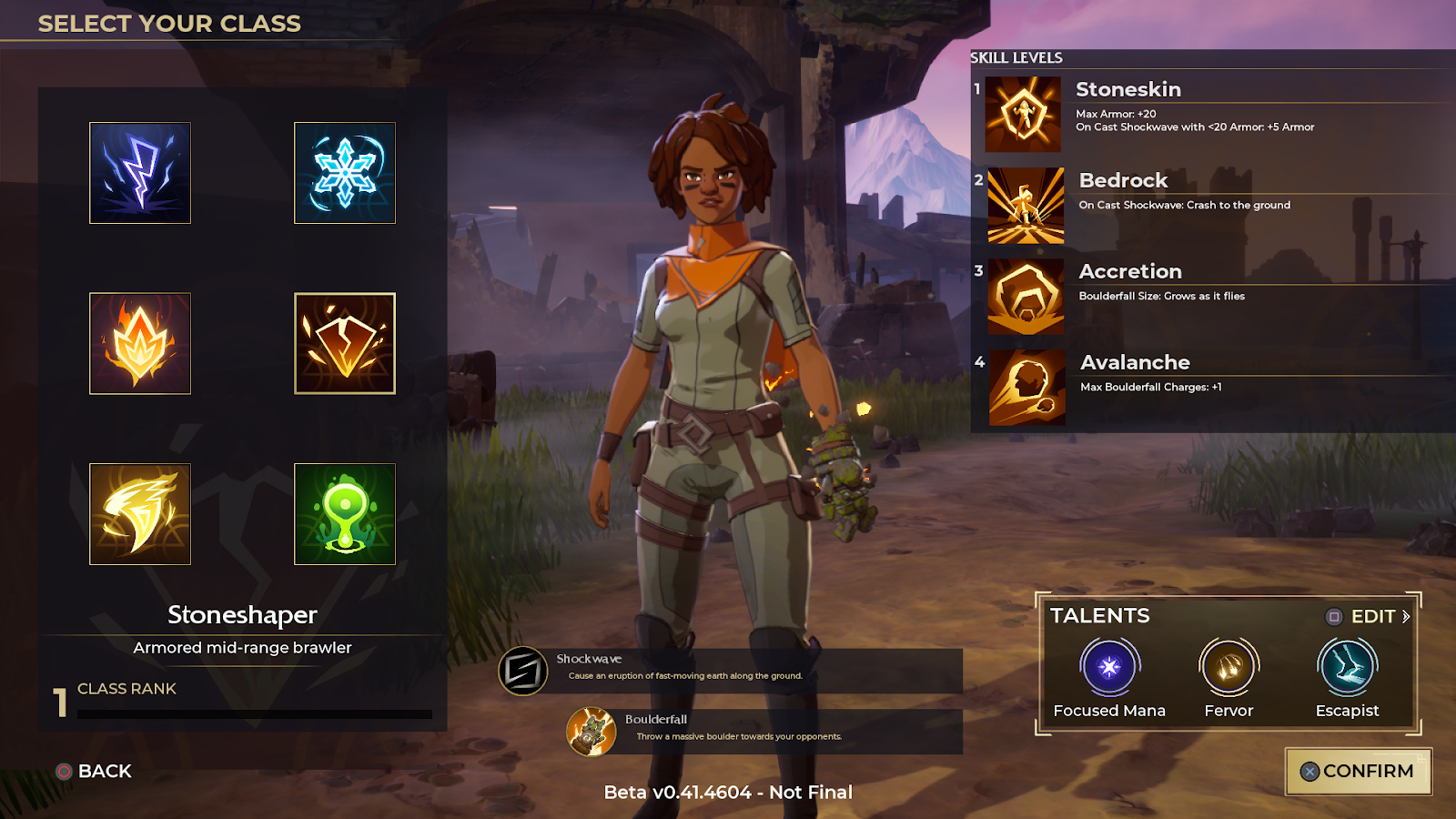Select the Toxicologist green vial class icon
The height and width of the screenshot is (819, 1456).
click(345, 514)
